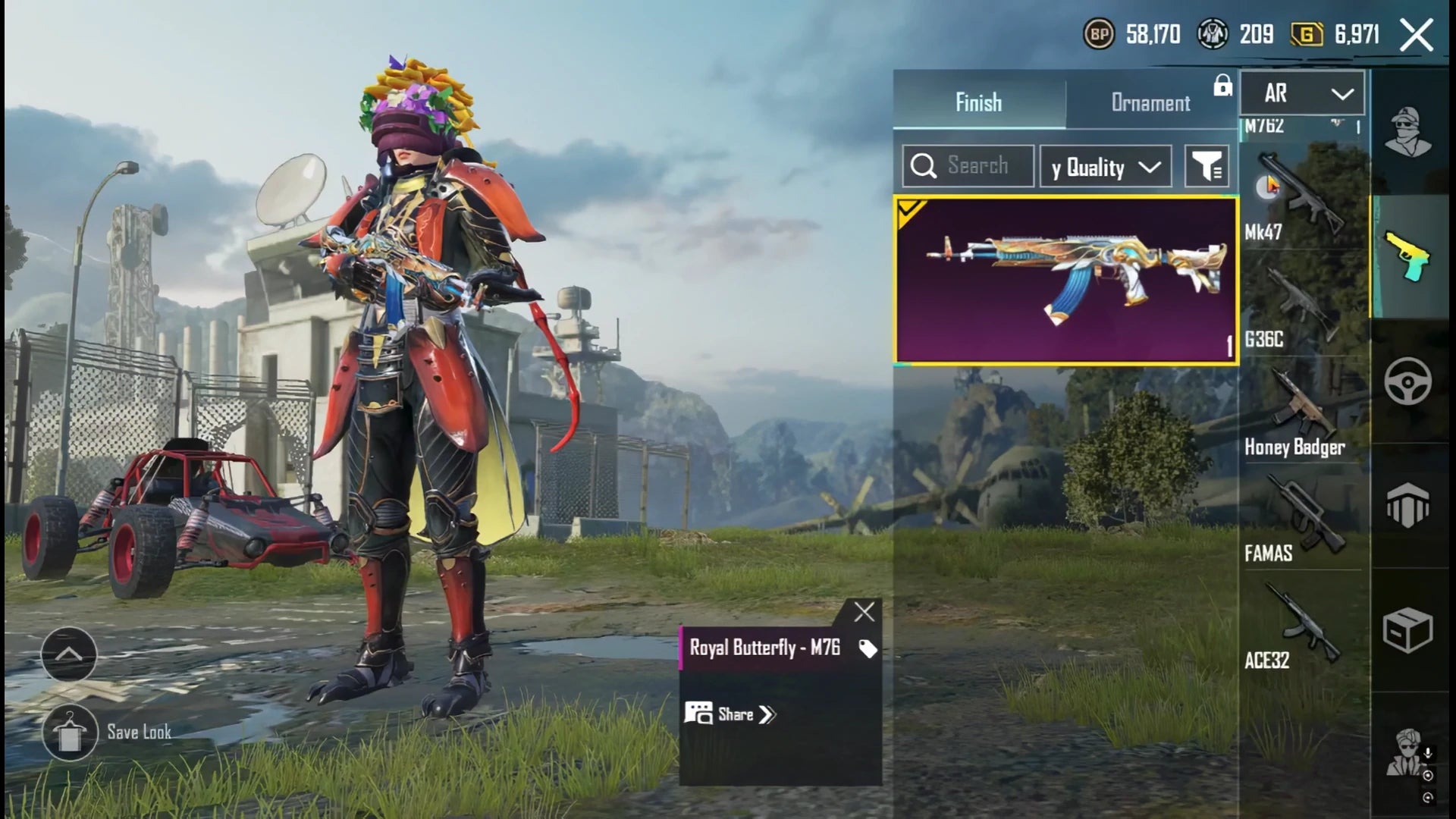The width and height of the screenshot is (1456, 819).
Task: Open the Quality sorting dropdown
Action: [1105, 167]
